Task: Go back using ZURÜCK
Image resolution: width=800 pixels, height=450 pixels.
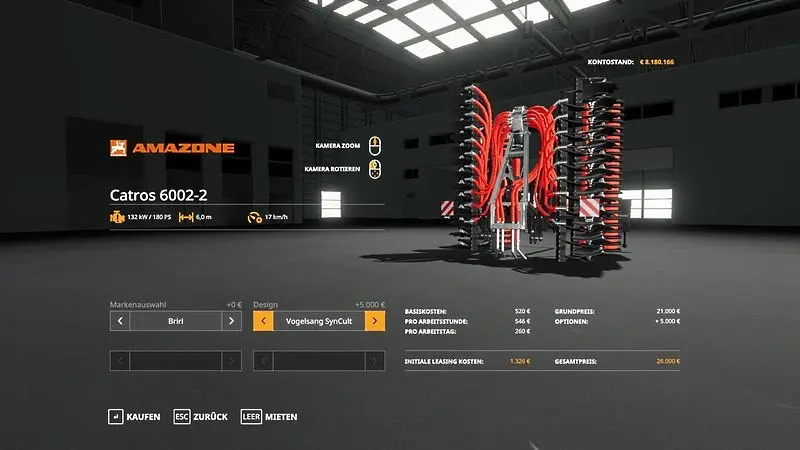Action: pos(201,416)
